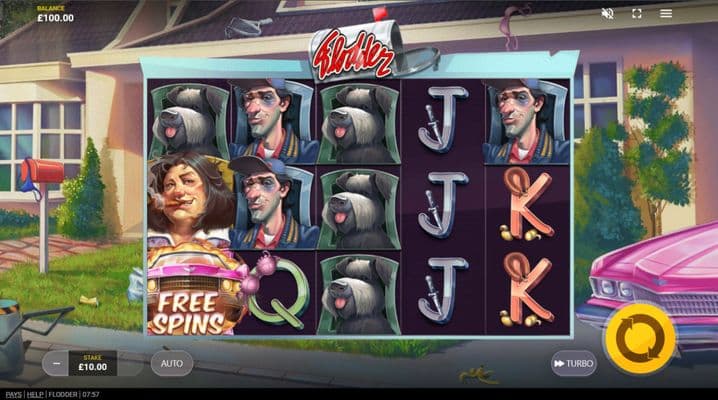Enter fullscreen mode

(637, 14)
